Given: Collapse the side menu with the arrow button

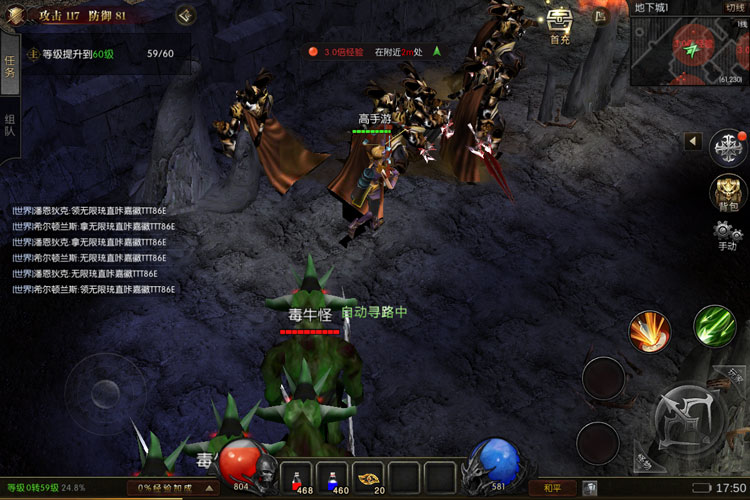Looking at the screenshot, I should point(692,142).
